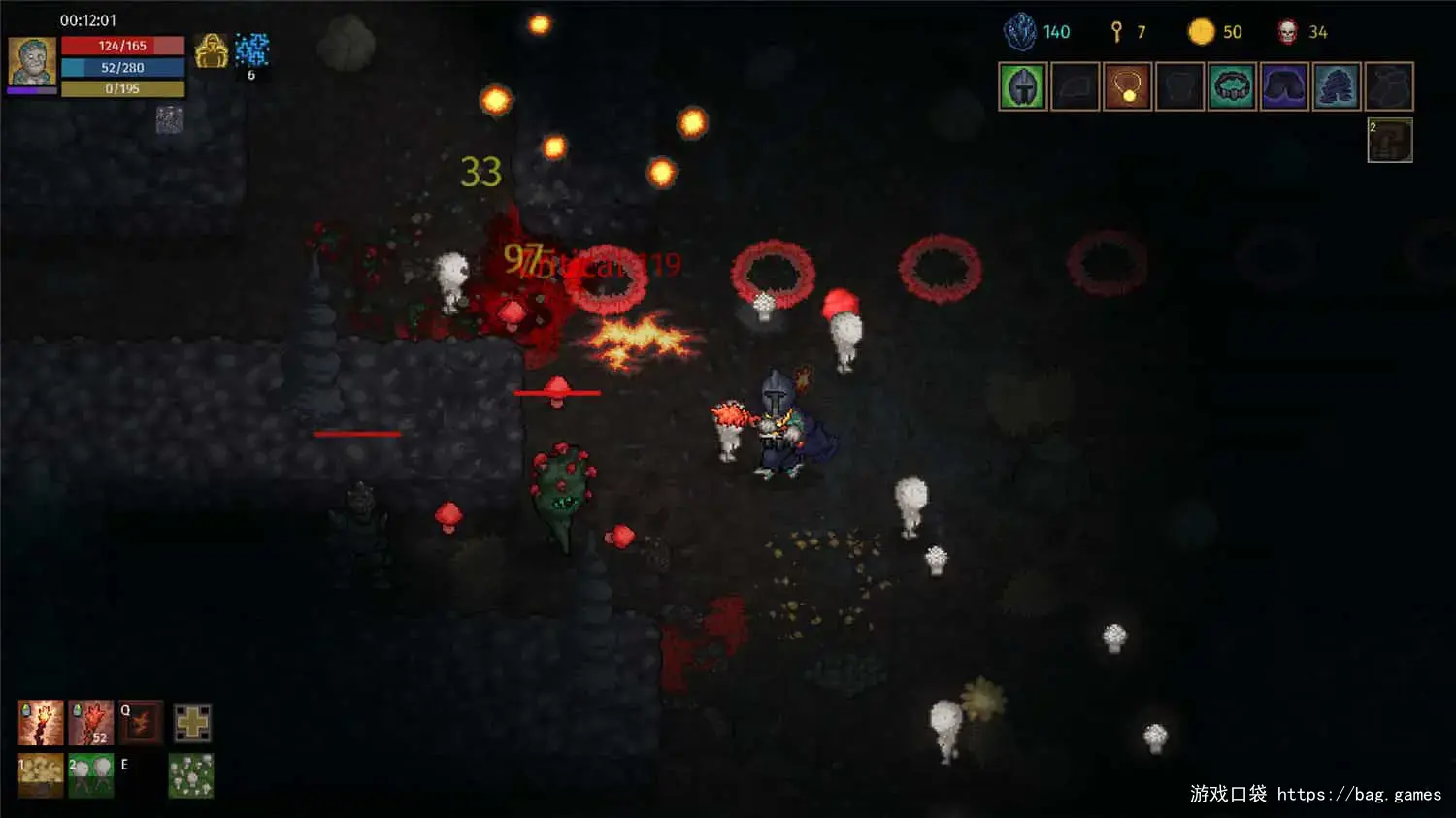Use the golden cloud skill in slot 1
The image size is (1456, 818).
coord(41,775)
